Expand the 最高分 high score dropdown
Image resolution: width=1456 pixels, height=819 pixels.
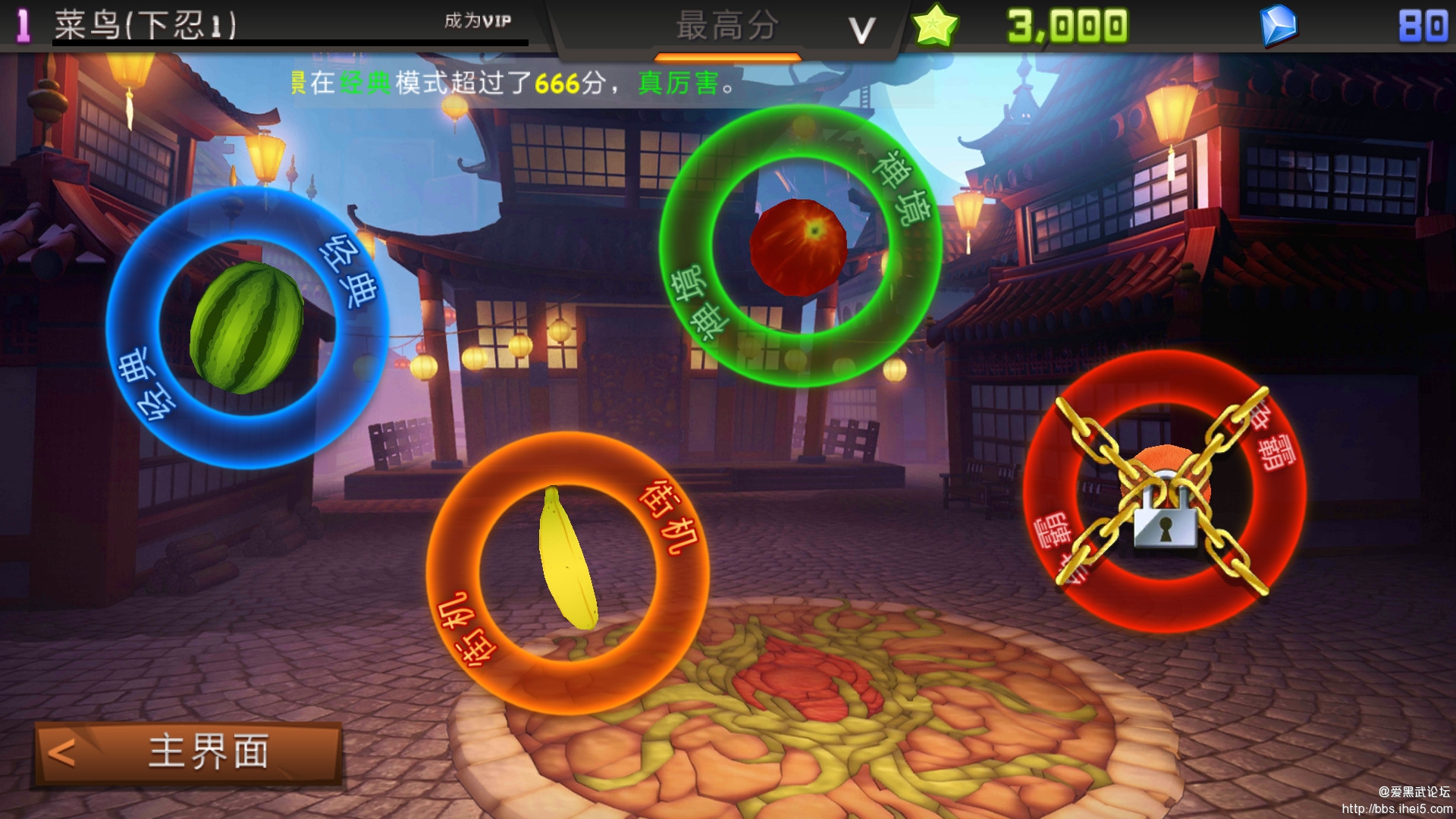coord(860,30)
